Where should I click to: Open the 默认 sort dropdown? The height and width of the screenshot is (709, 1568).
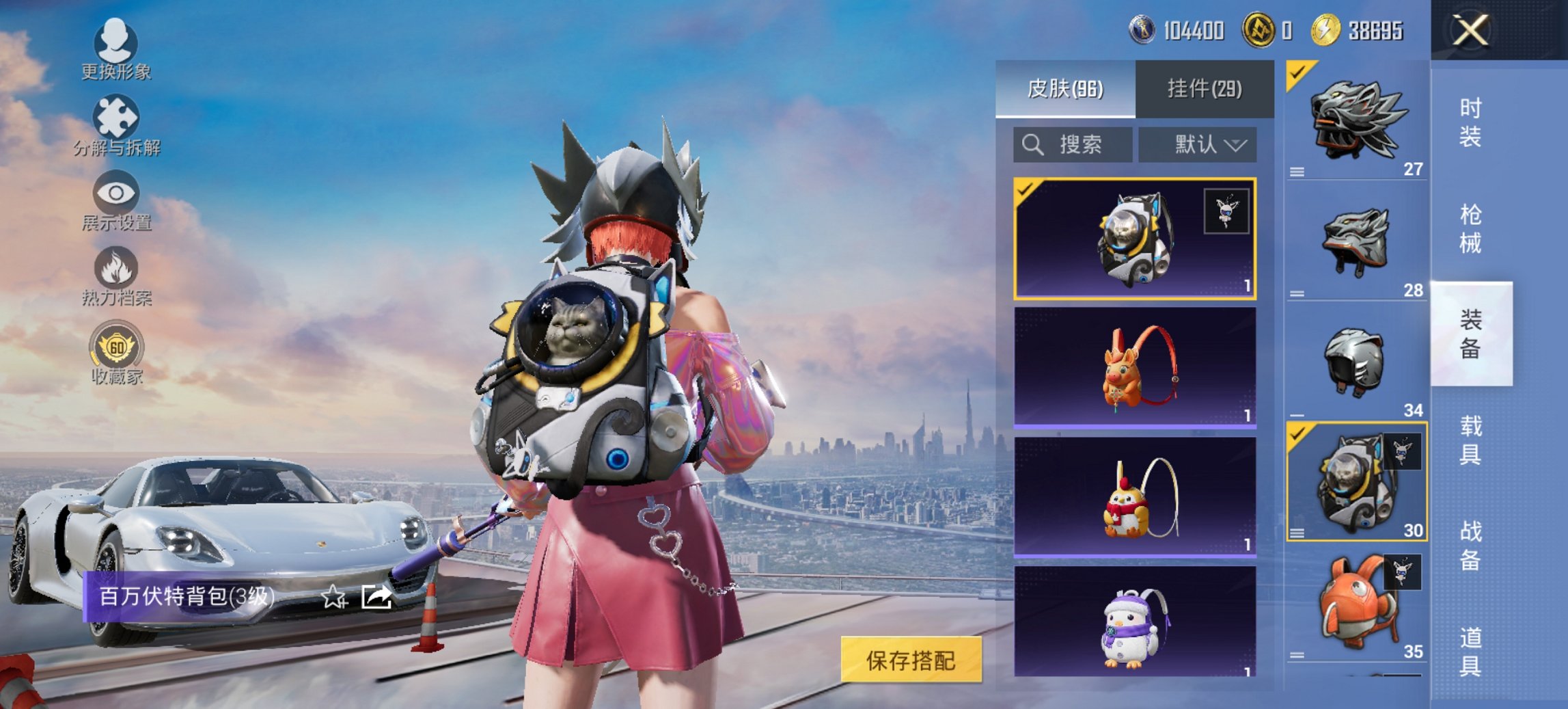click(1208, 145)
